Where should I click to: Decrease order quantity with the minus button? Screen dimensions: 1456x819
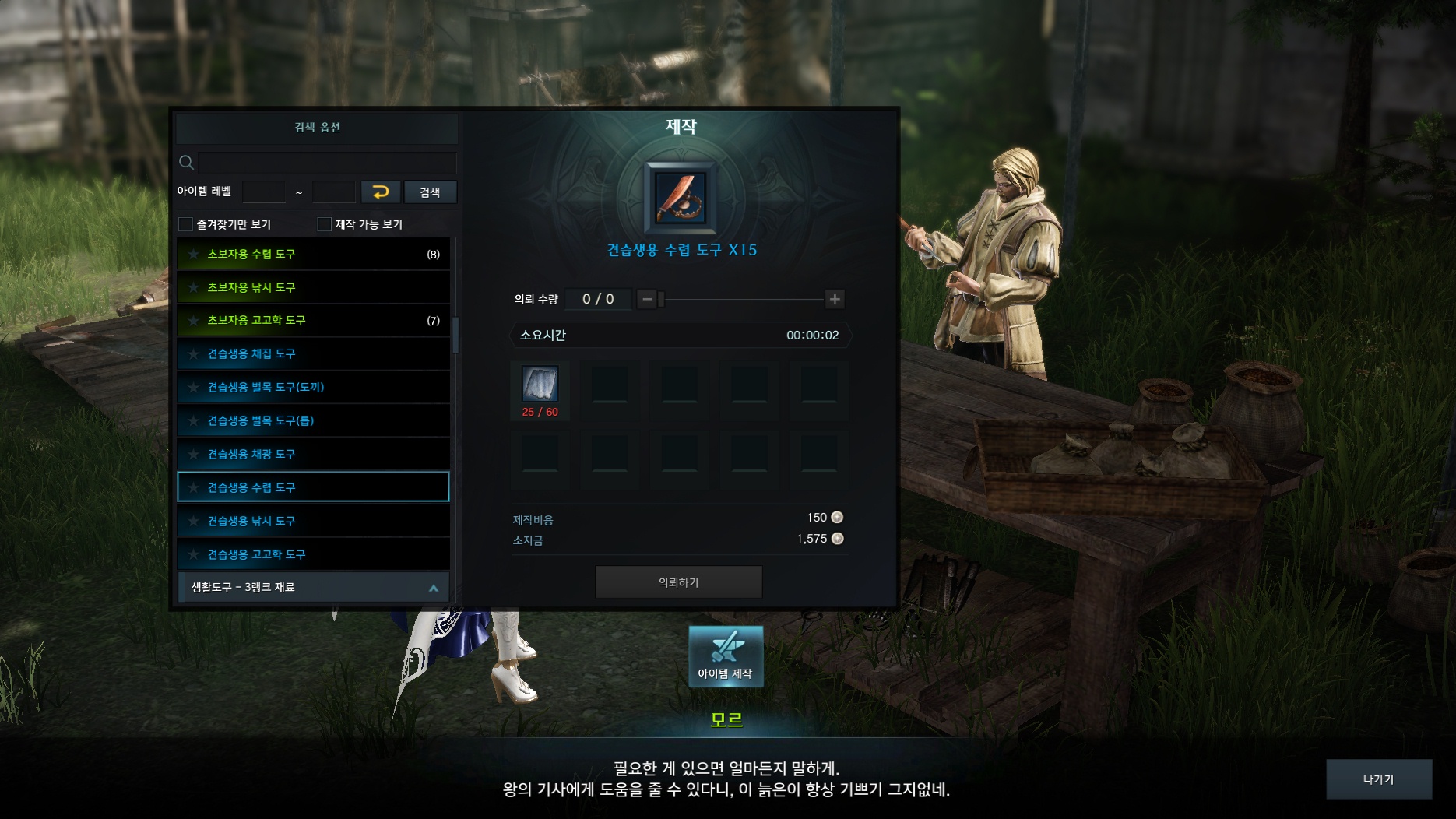click(x=646, y=299)
